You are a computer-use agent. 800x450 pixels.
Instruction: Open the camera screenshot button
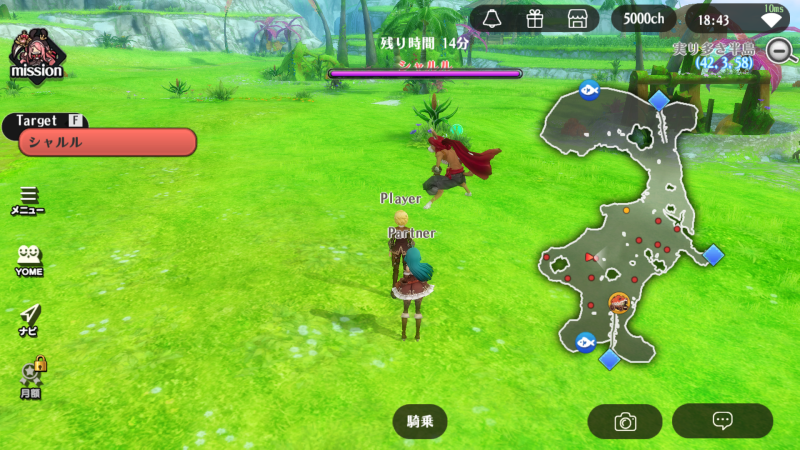625,421
